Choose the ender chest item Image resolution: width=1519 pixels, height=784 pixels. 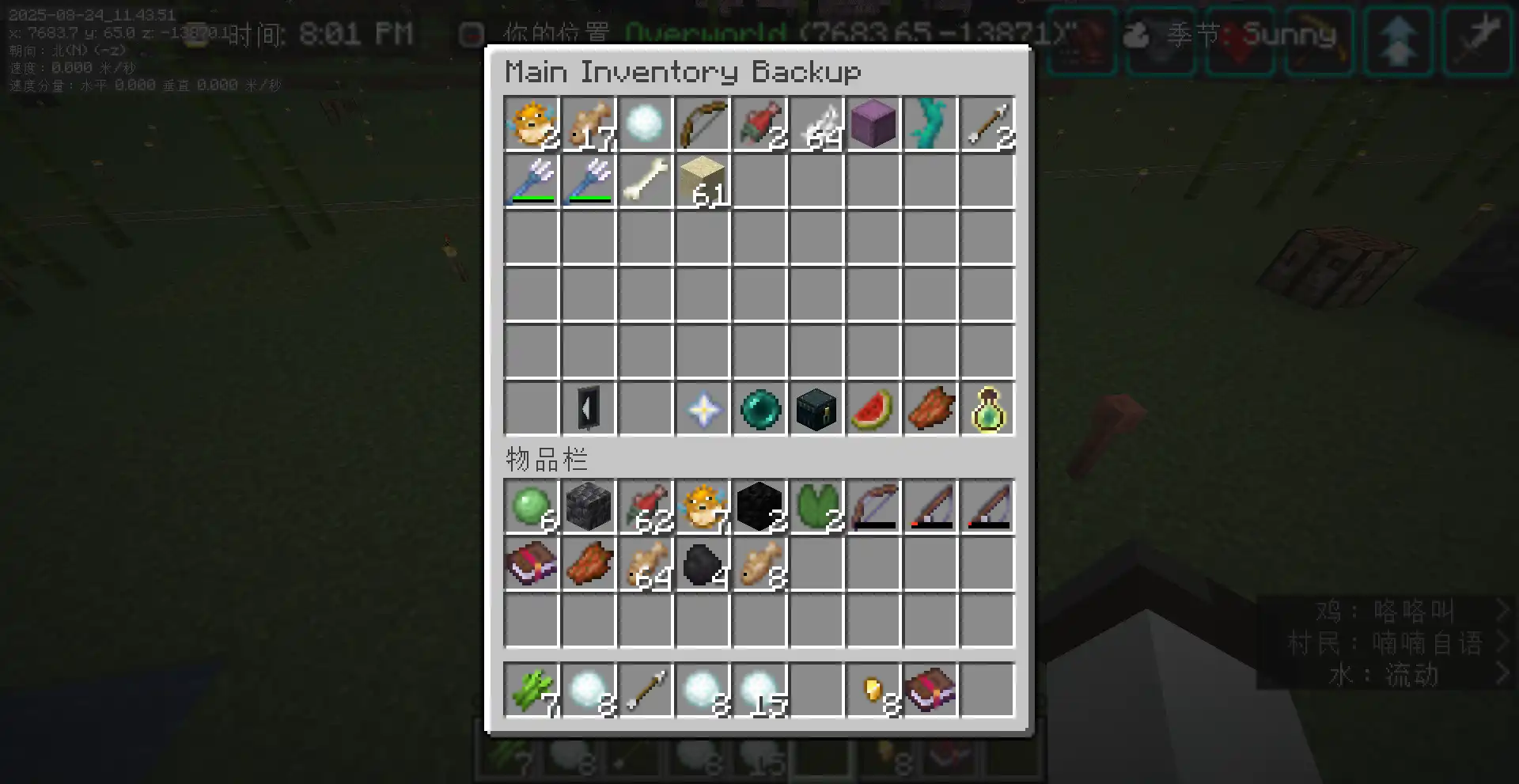(816, 409)
